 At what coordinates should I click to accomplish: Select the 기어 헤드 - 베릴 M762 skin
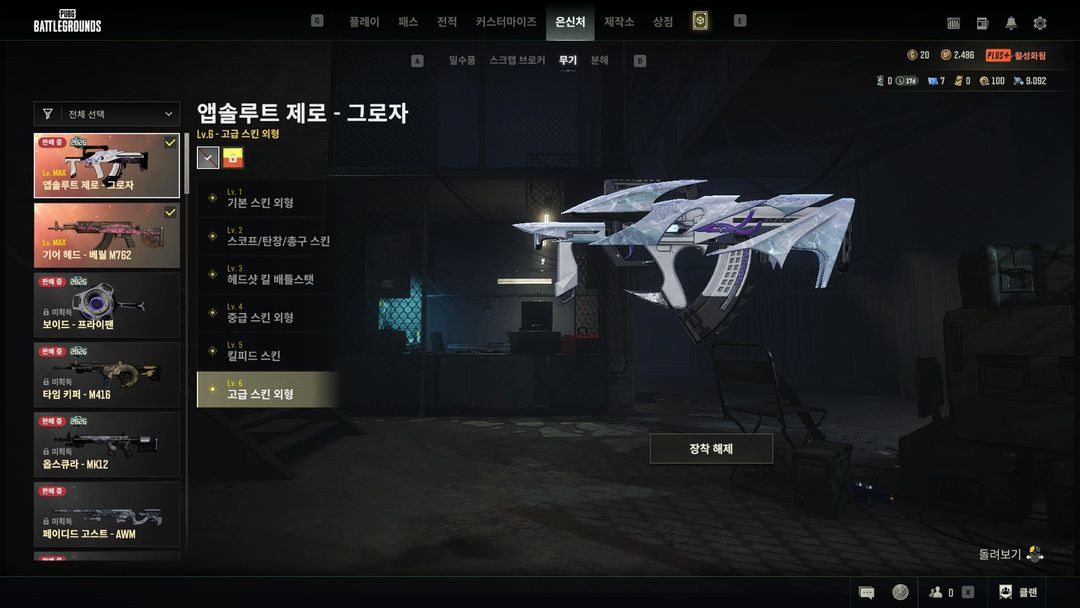pyautogui.click(x=107, y=236)
